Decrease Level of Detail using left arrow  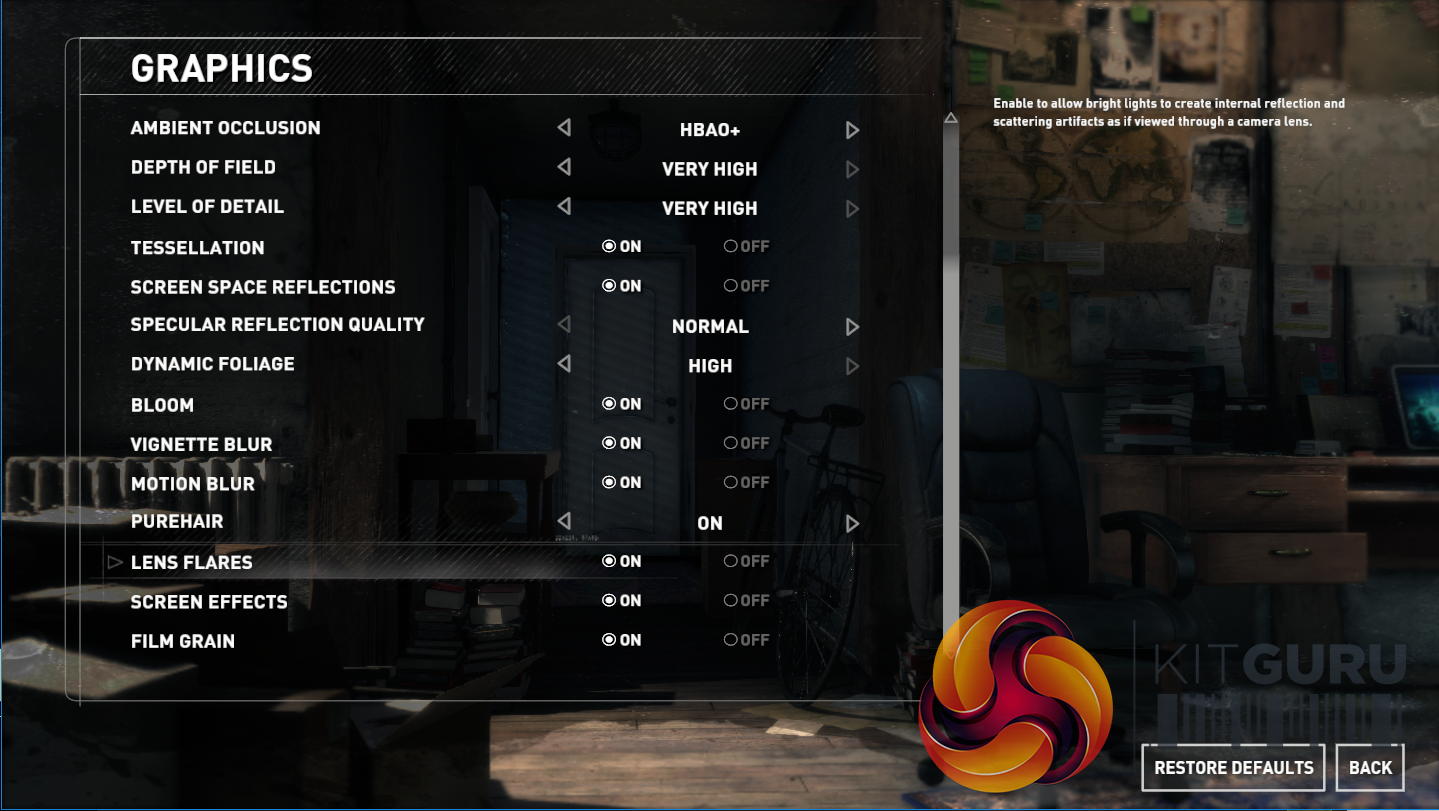coord(564,206)
